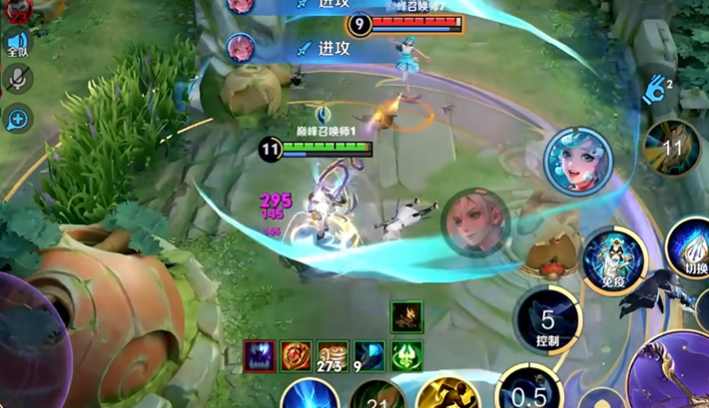Select the equipment item showing 273
Viewport: 709px width, 408px height.
point(333,356)
